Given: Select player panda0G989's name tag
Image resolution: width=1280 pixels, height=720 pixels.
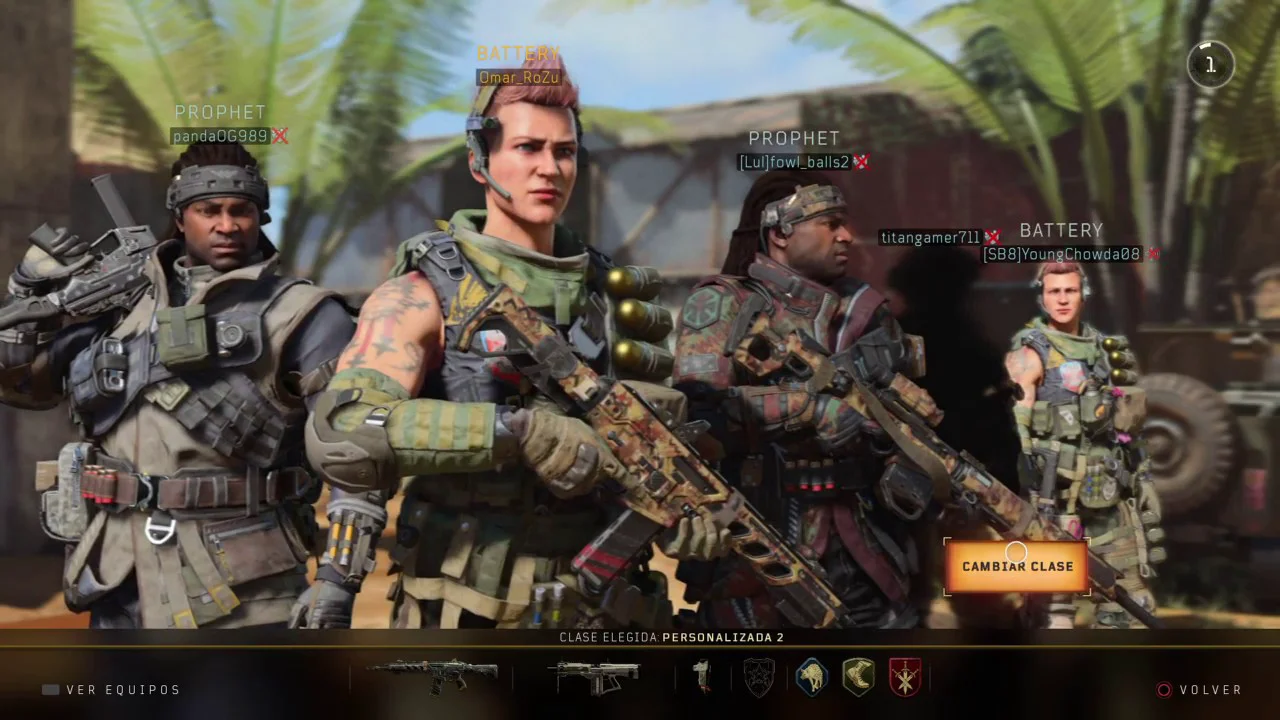Looking at the screenshot, I should (x=220, y=136).
